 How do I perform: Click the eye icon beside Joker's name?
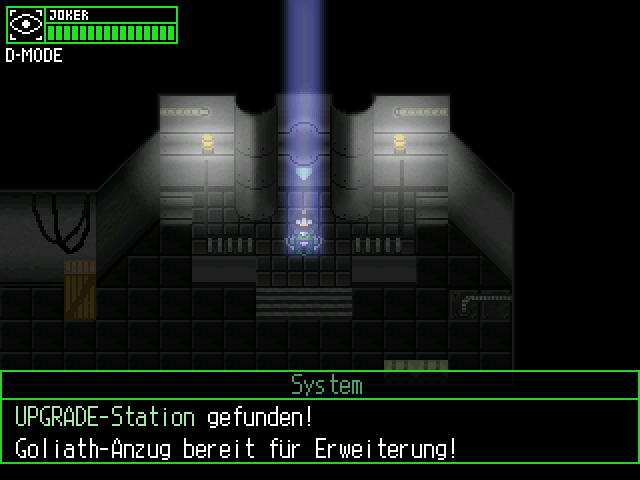click(26, 25)
